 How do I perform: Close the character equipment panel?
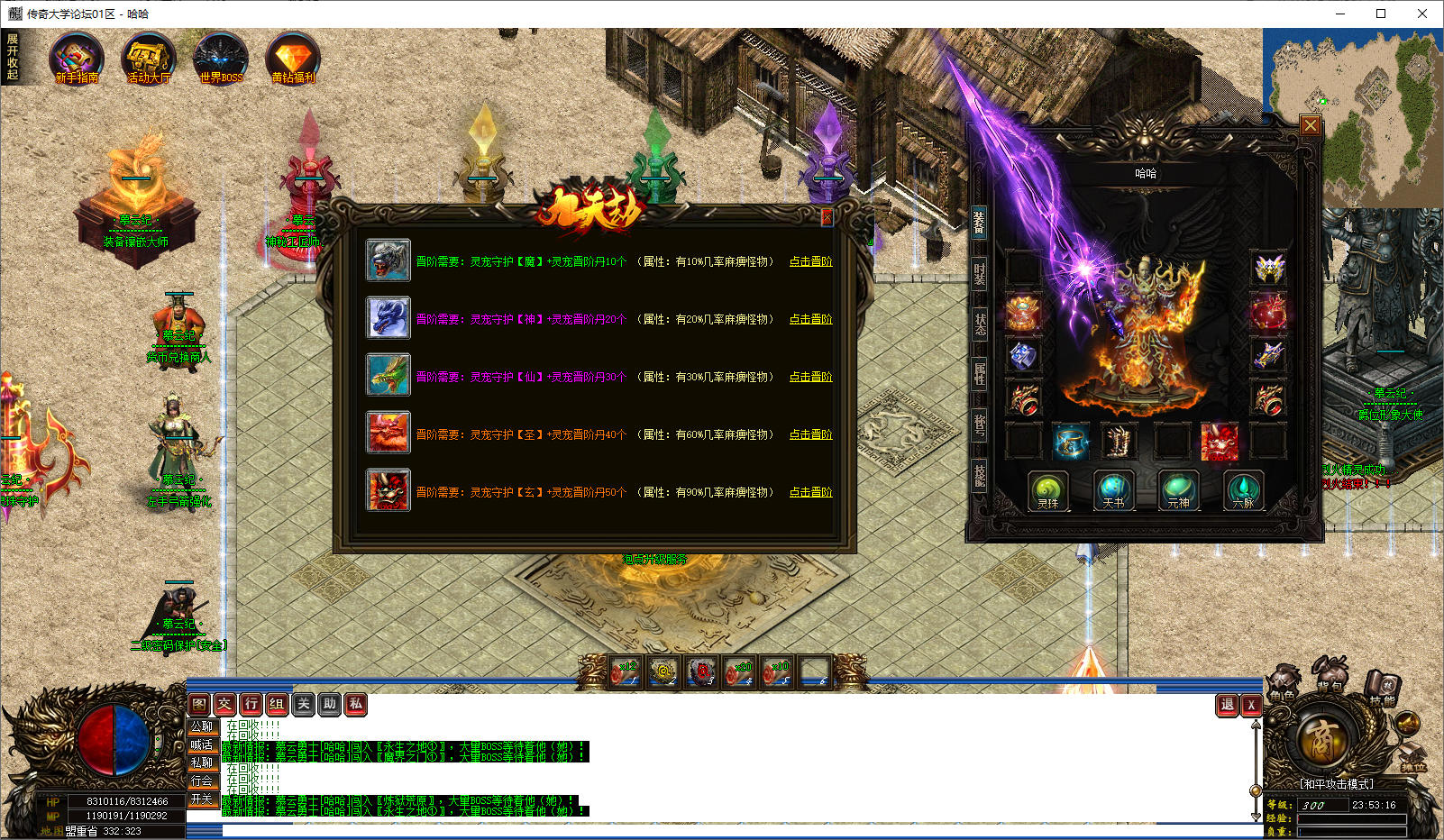pos(1311,125)
